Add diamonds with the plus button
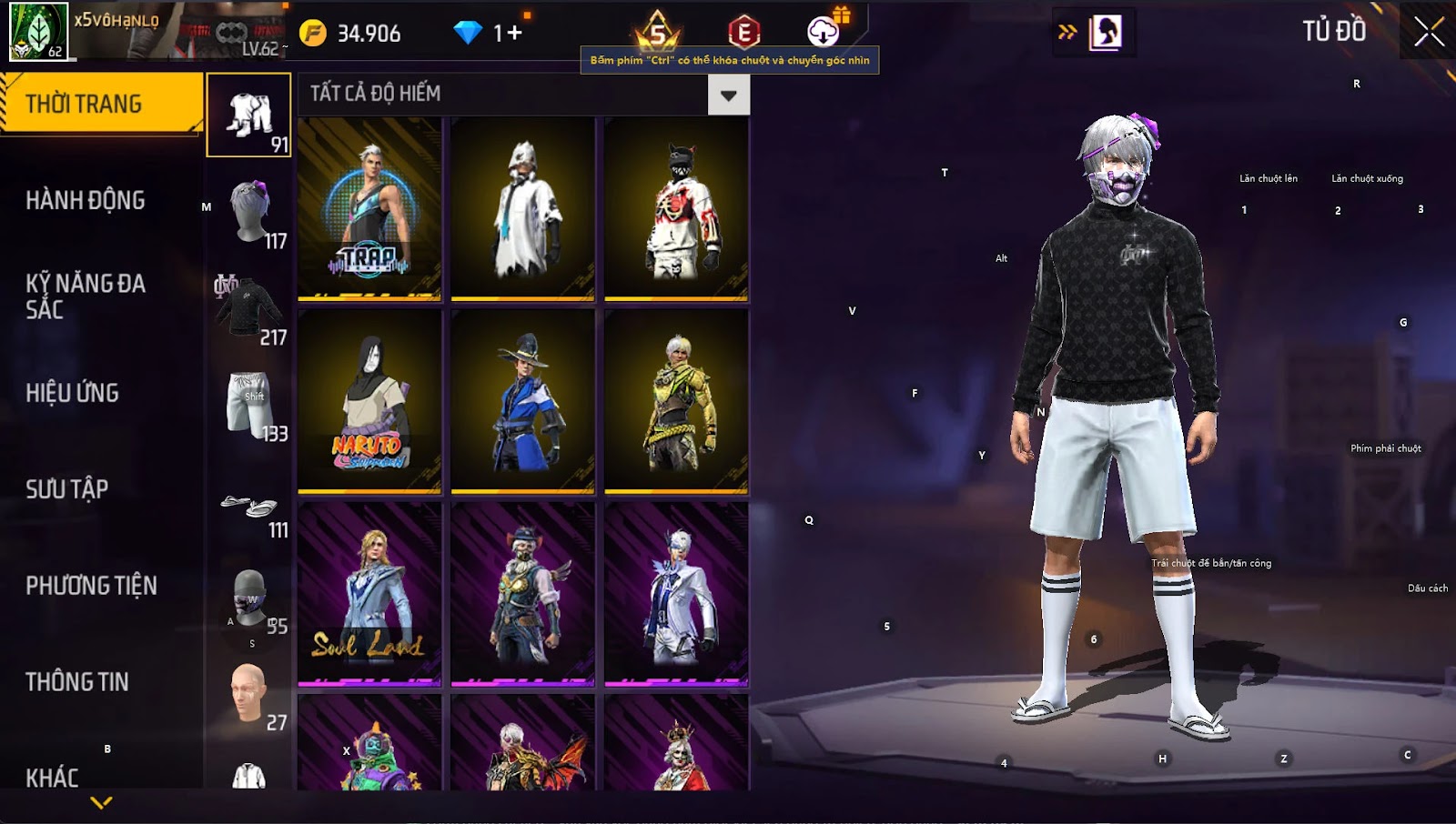This screenshot has height=824, width=1456. click(515, 34)
